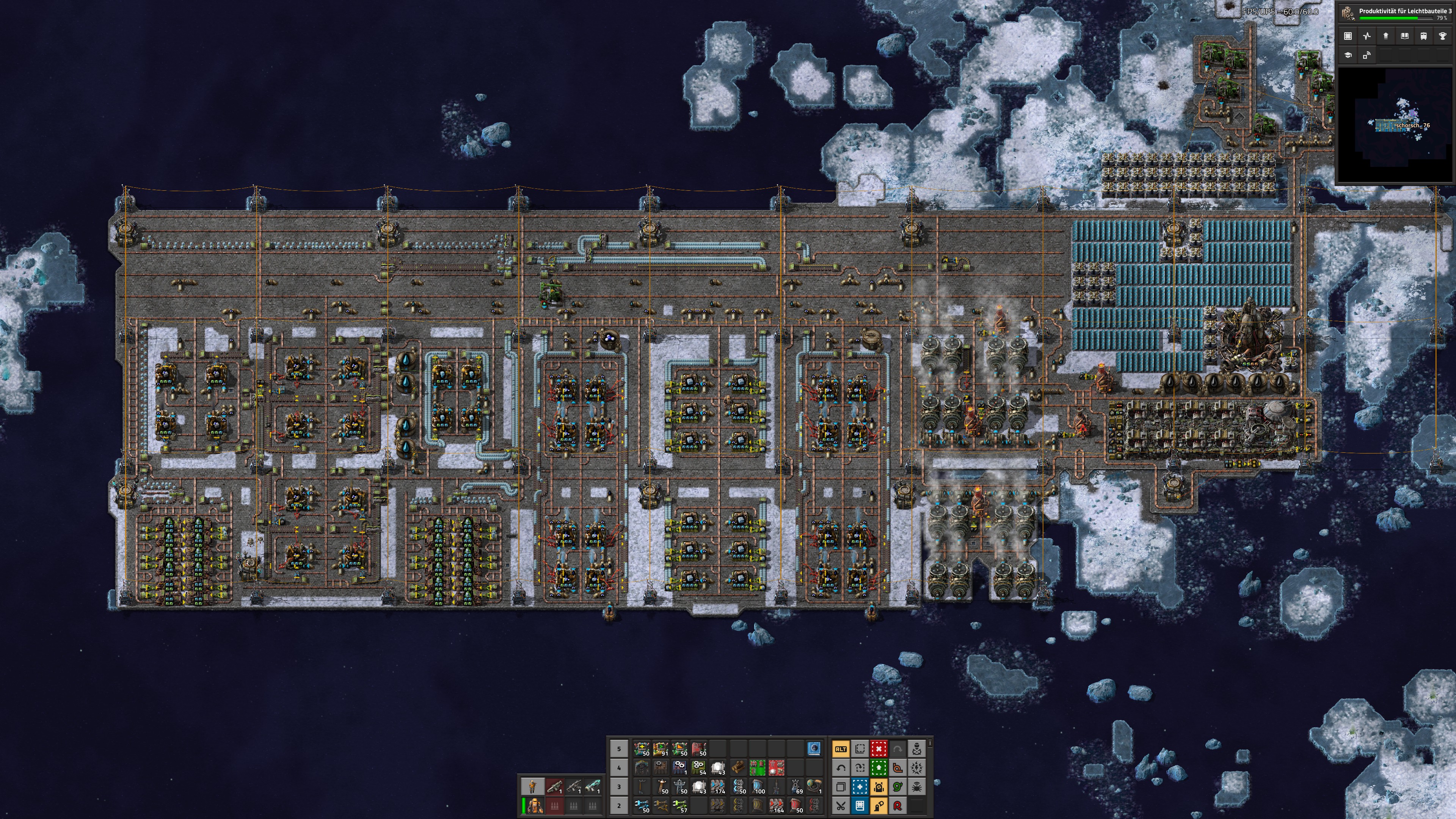1456x819 pixels.
Task: Click the minimap to open the map
Action: coord(1395,124)
